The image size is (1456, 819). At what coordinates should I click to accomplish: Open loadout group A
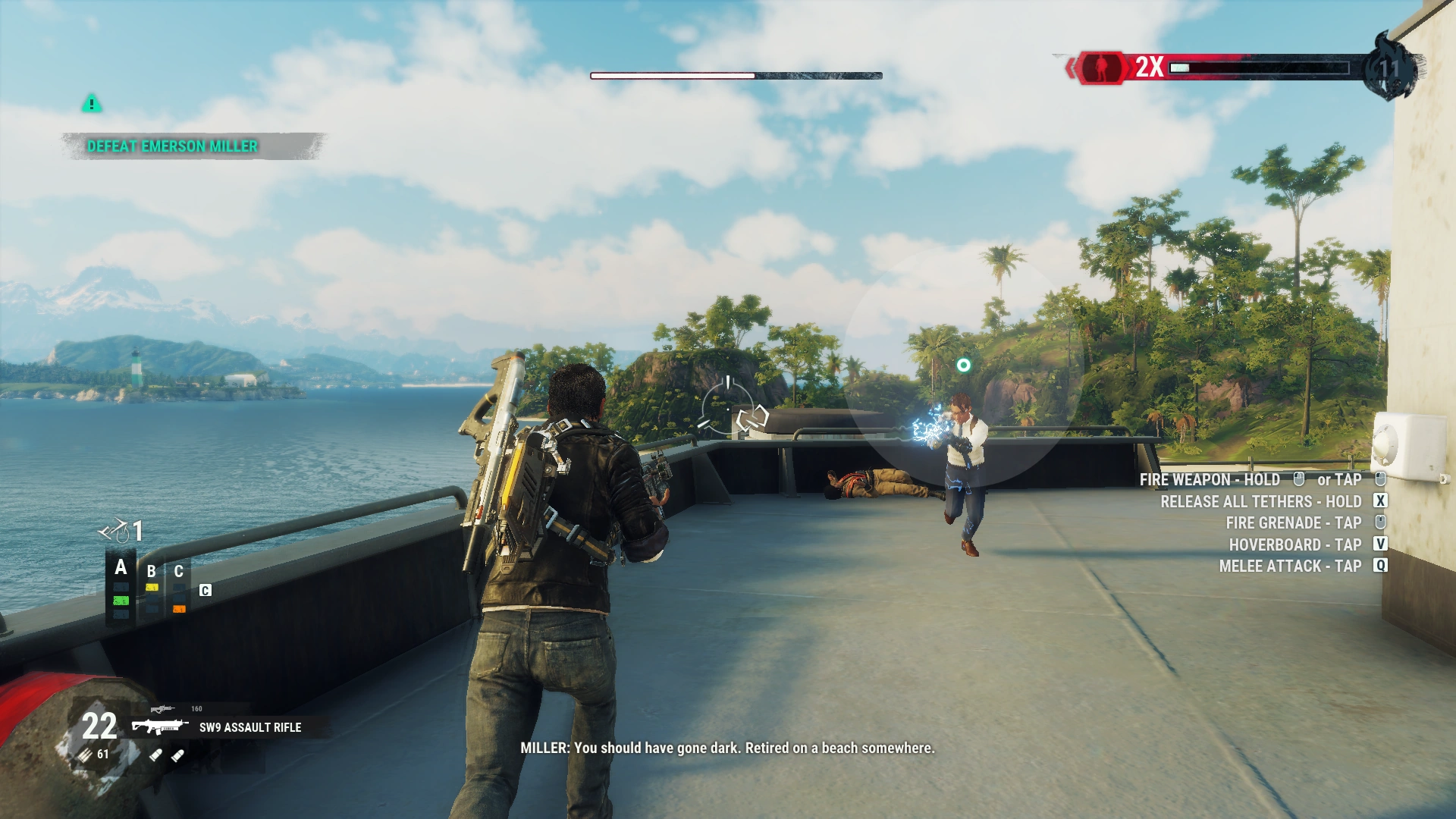click(120, 566)
